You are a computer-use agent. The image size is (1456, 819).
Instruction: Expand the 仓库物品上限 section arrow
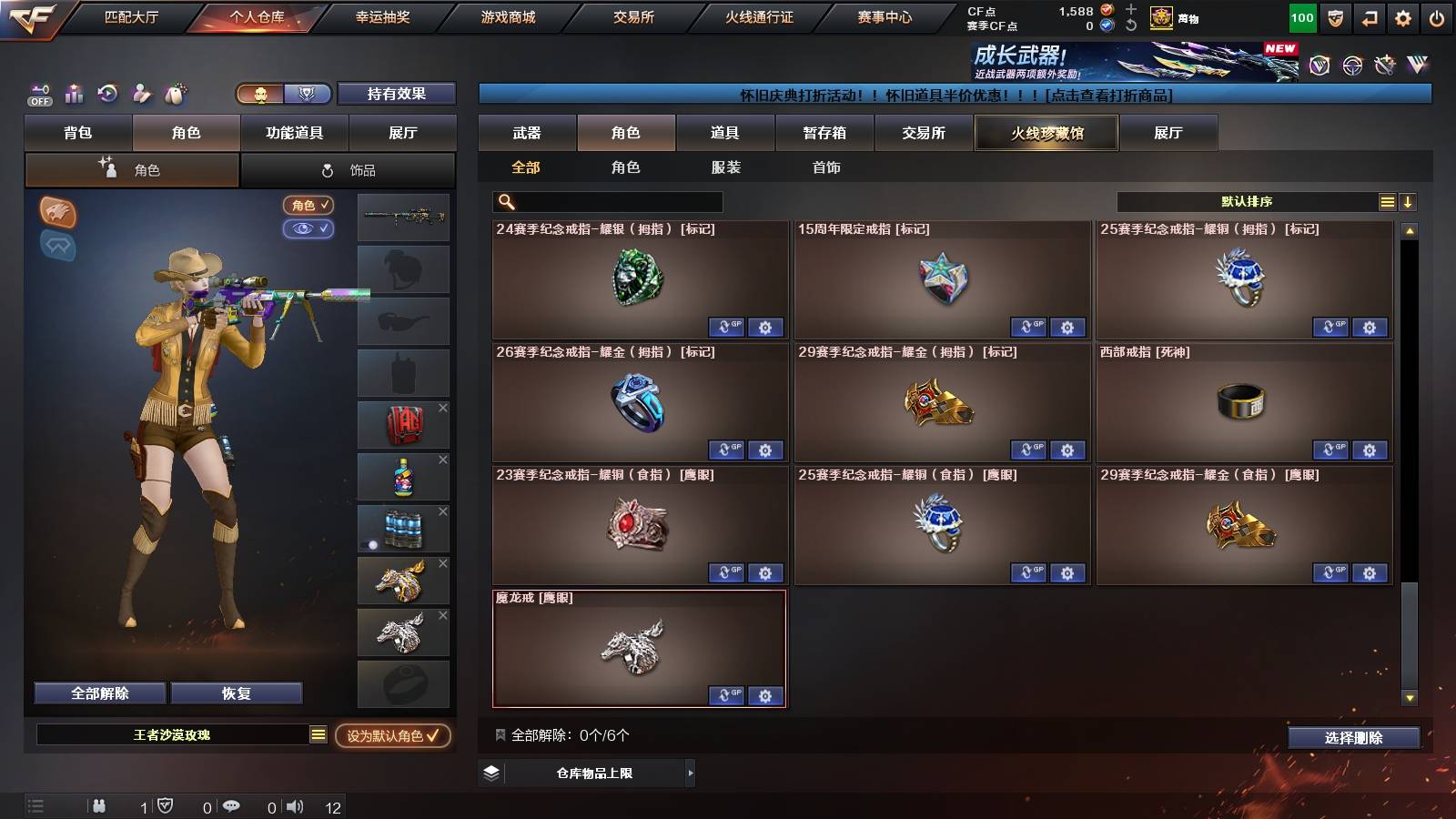click(689, 772)
